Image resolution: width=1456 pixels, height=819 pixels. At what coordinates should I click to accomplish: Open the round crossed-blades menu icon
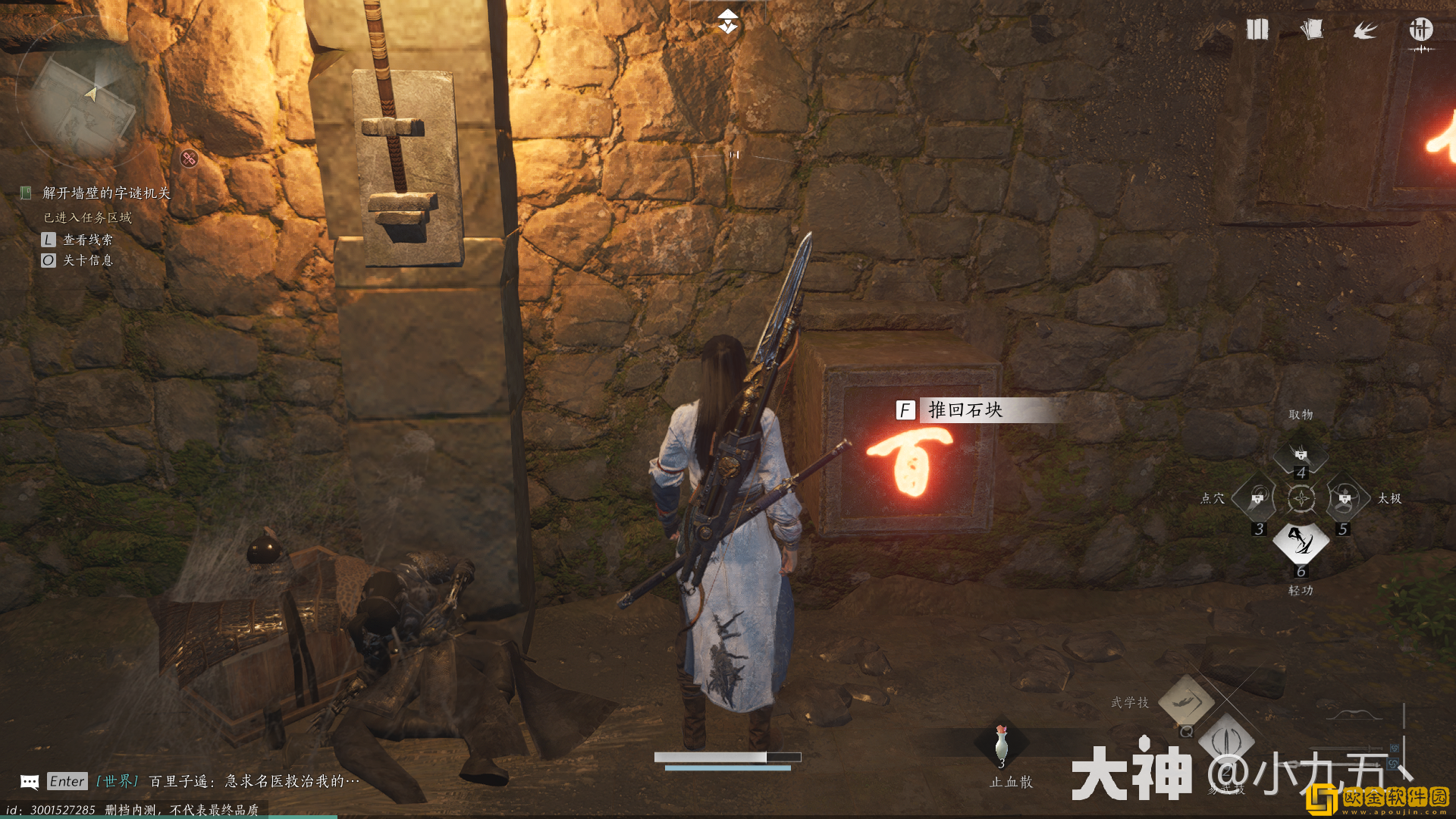(1420, 30)
